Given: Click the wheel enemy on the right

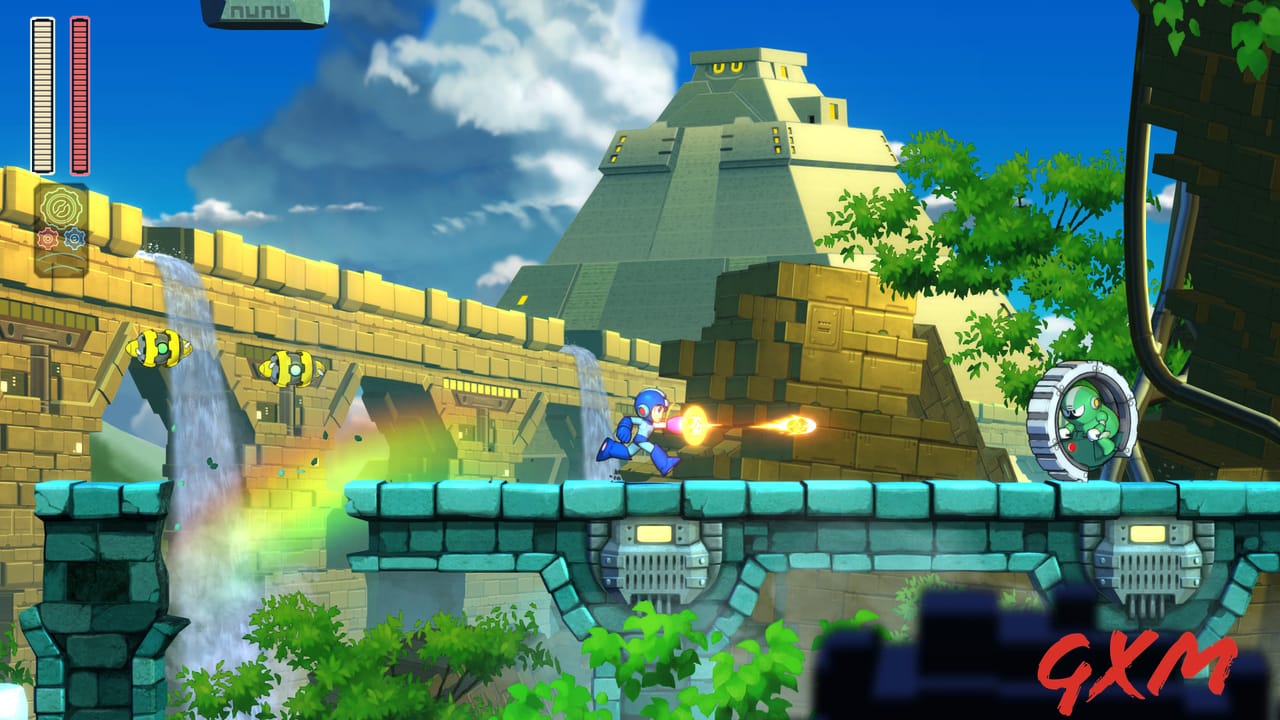Looking at the screenshot, I should (1080, 420).
